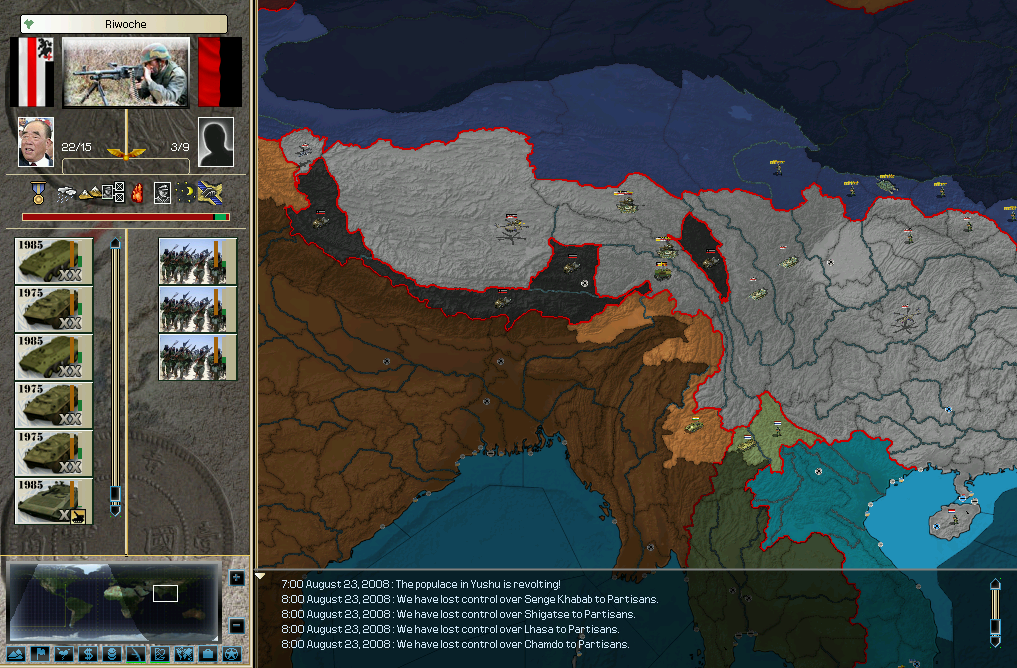Click the attacker's red-striped white flag
Screen dimensions: 1017x668
tap(32, 72)
